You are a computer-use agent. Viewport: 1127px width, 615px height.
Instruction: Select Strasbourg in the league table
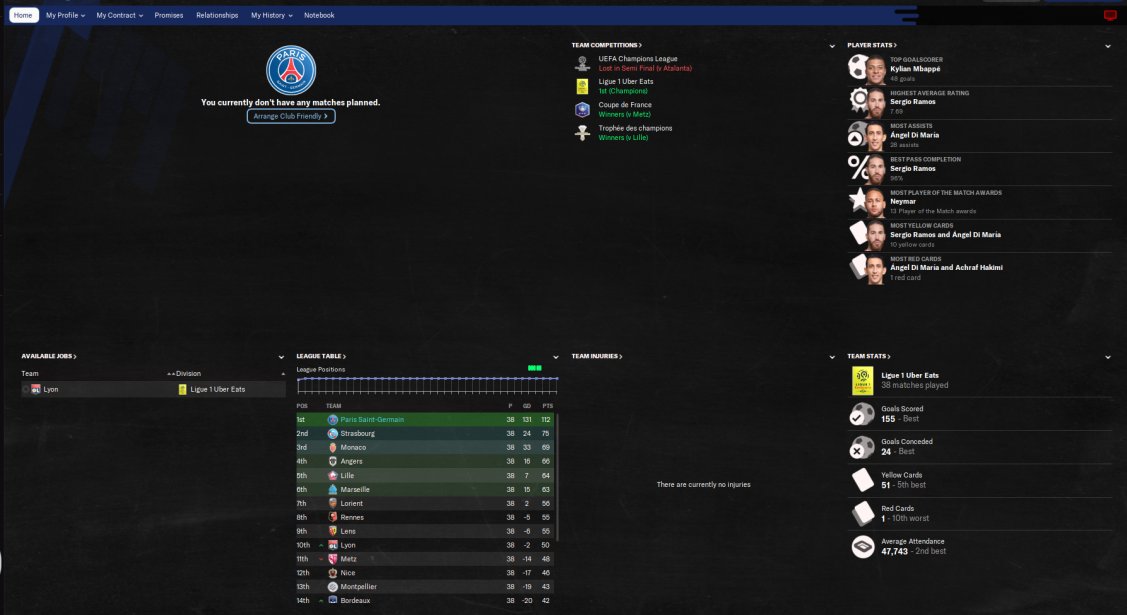[358, 433]
